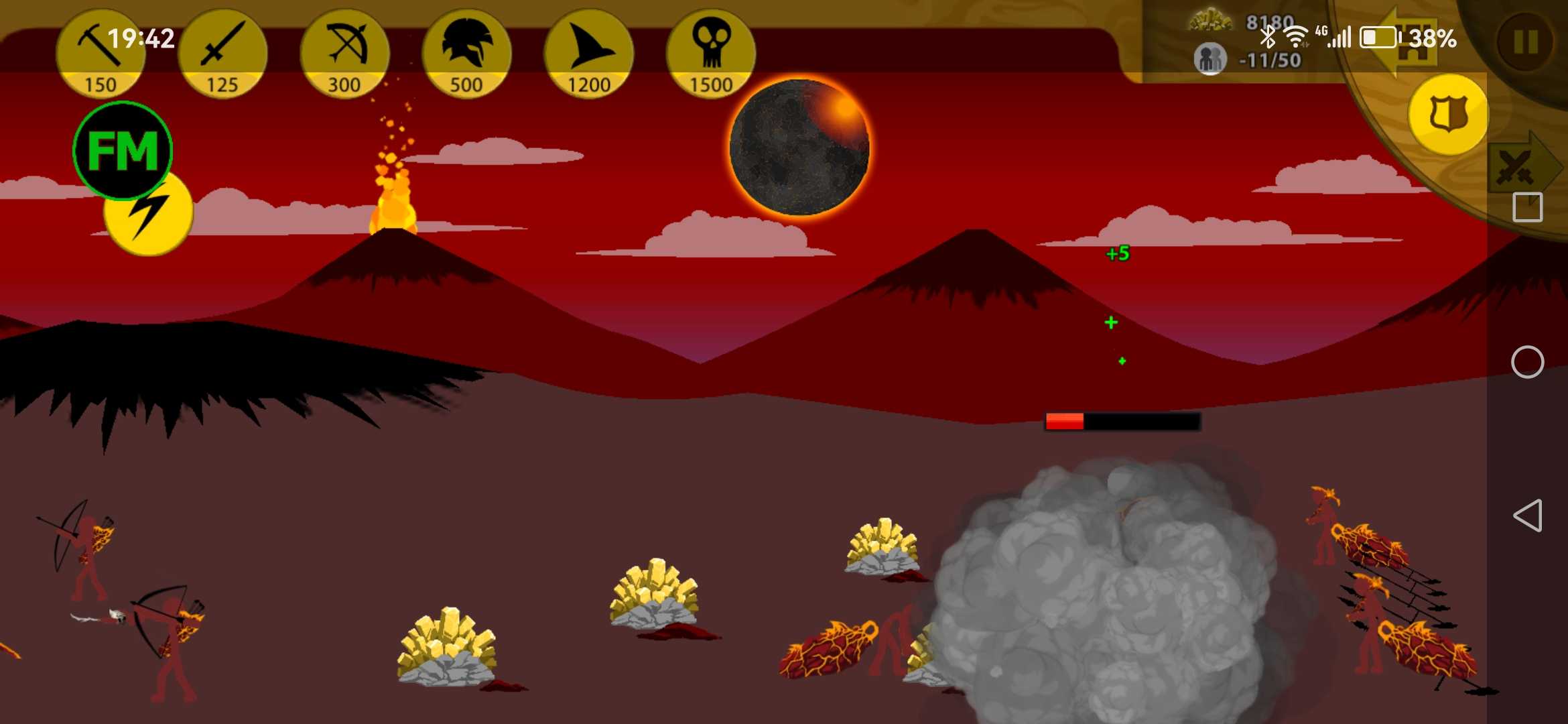Buy the helmeted spearton for 500 gold

[466, 54]
